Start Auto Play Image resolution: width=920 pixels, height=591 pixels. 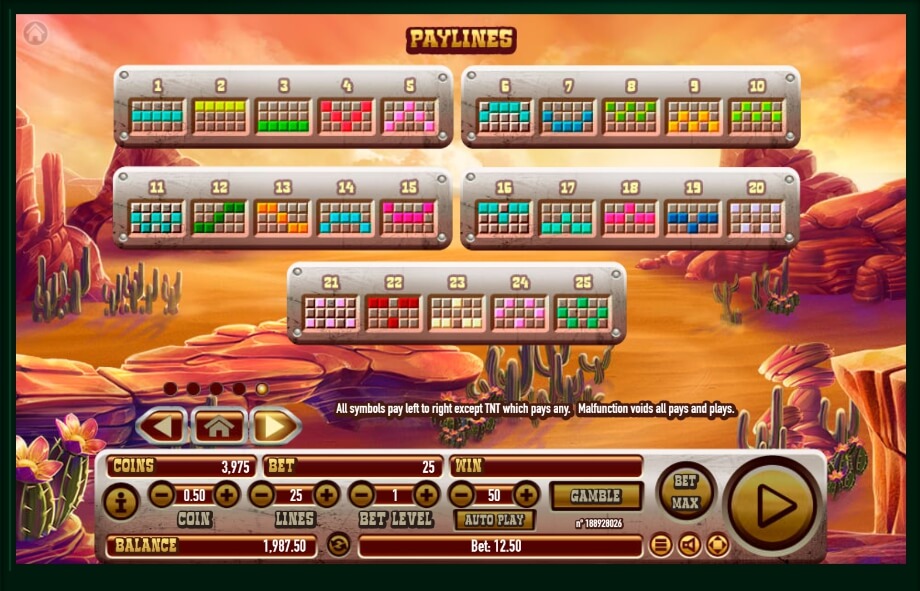(494, 520)
